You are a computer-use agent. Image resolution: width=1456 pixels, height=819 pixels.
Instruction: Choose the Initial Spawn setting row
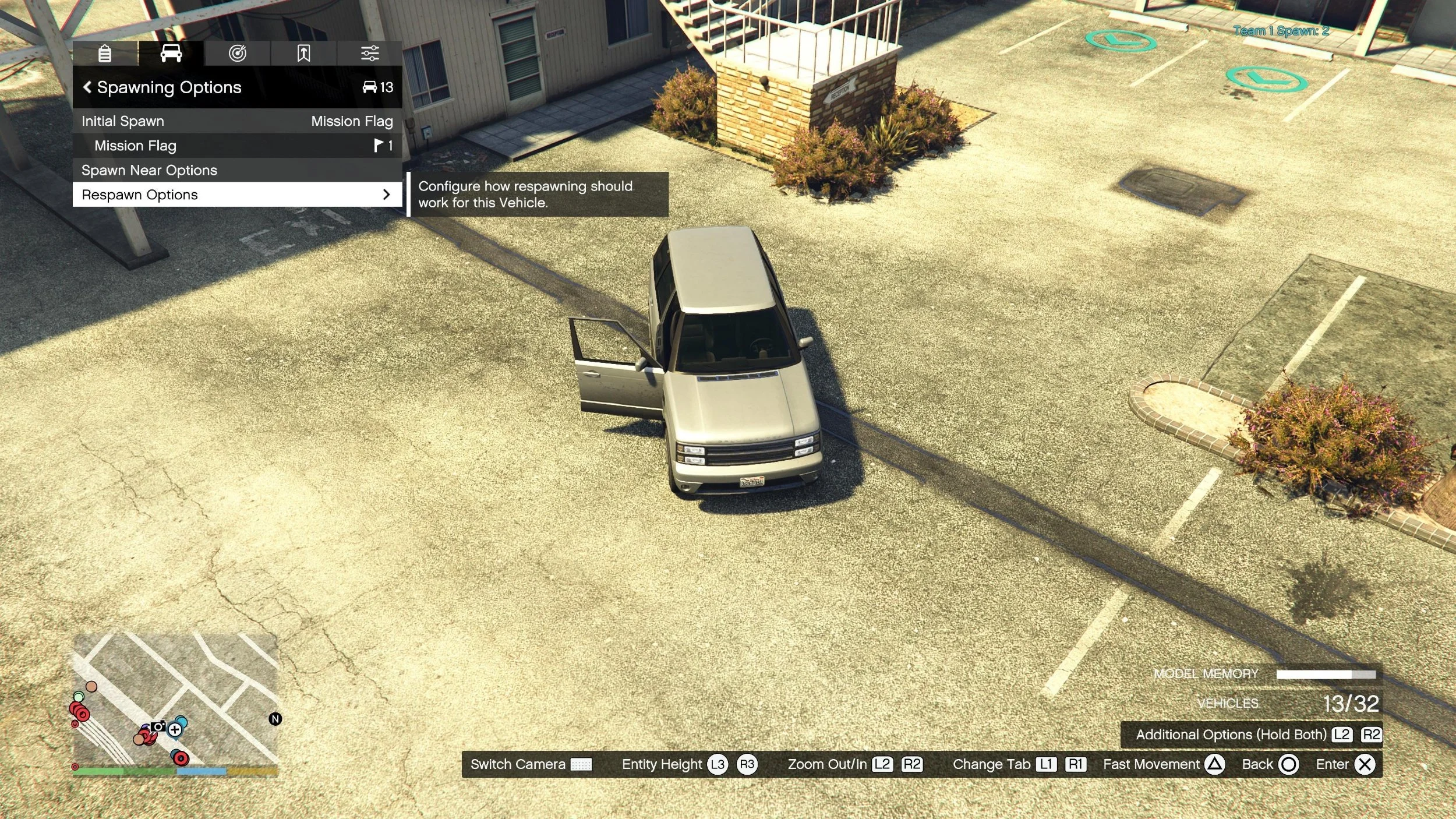point(236,121)
